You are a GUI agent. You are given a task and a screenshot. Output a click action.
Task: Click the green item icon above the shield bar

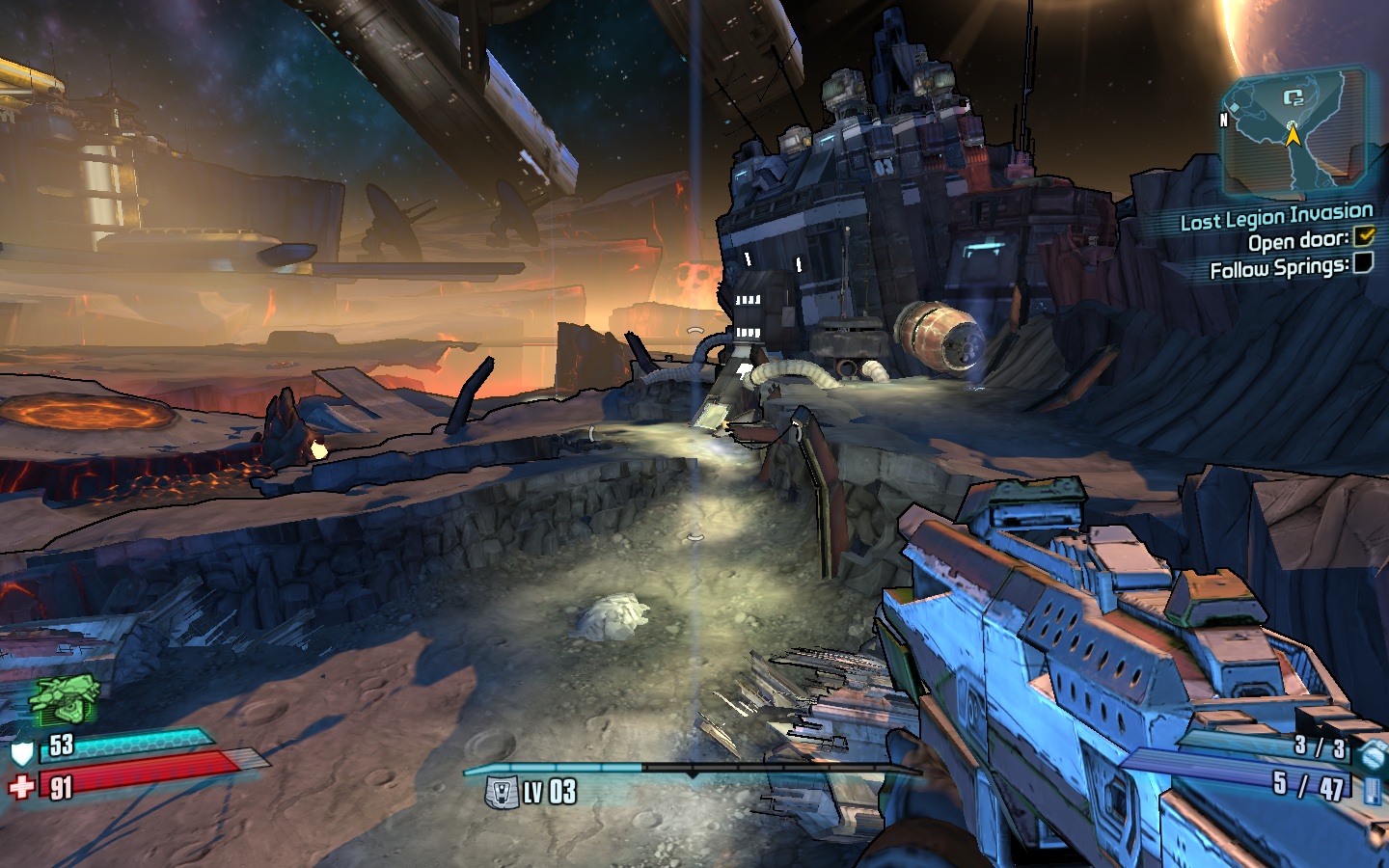pyautogui.click(x=64, y=698)
